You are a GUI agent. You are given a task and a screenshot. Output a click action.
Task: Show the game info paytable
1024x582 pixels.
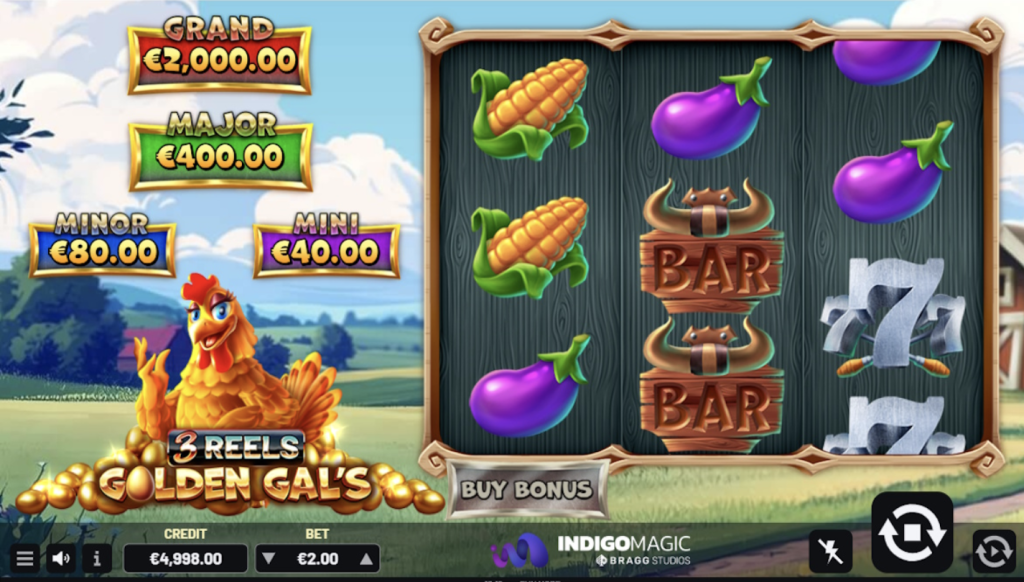coord(95,558)
